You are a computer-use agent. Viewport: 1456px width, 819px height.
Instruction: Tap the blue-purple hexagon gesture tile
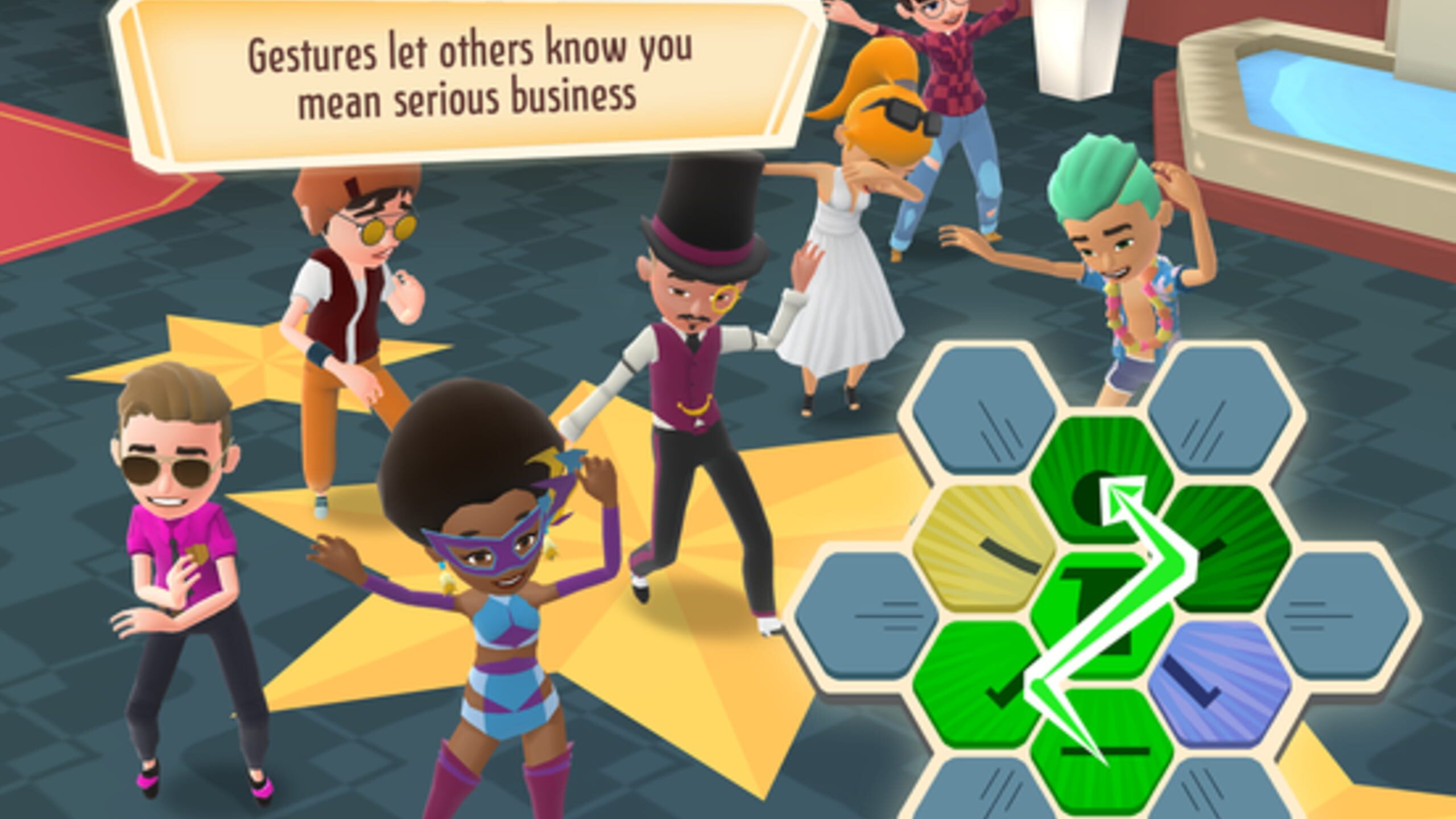(x=1218, y=681)
